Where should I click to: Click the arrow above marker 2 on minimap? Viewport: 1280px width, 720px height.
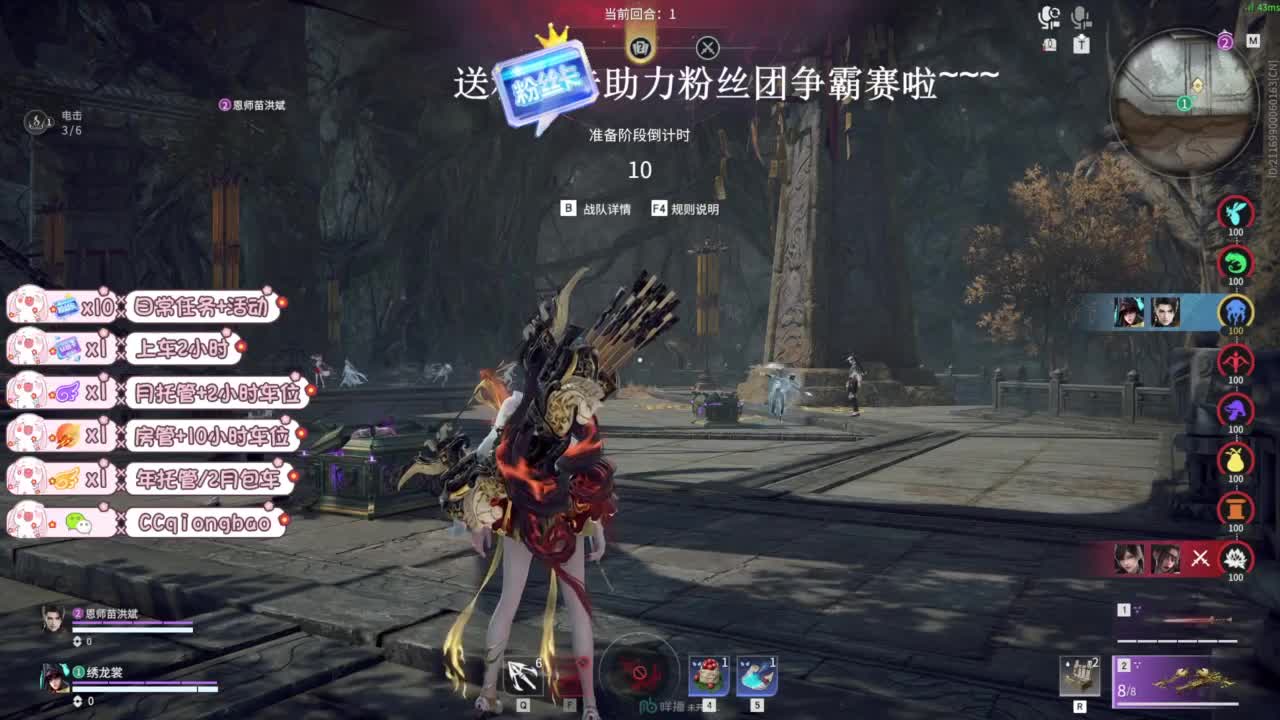click(1224, 31)
